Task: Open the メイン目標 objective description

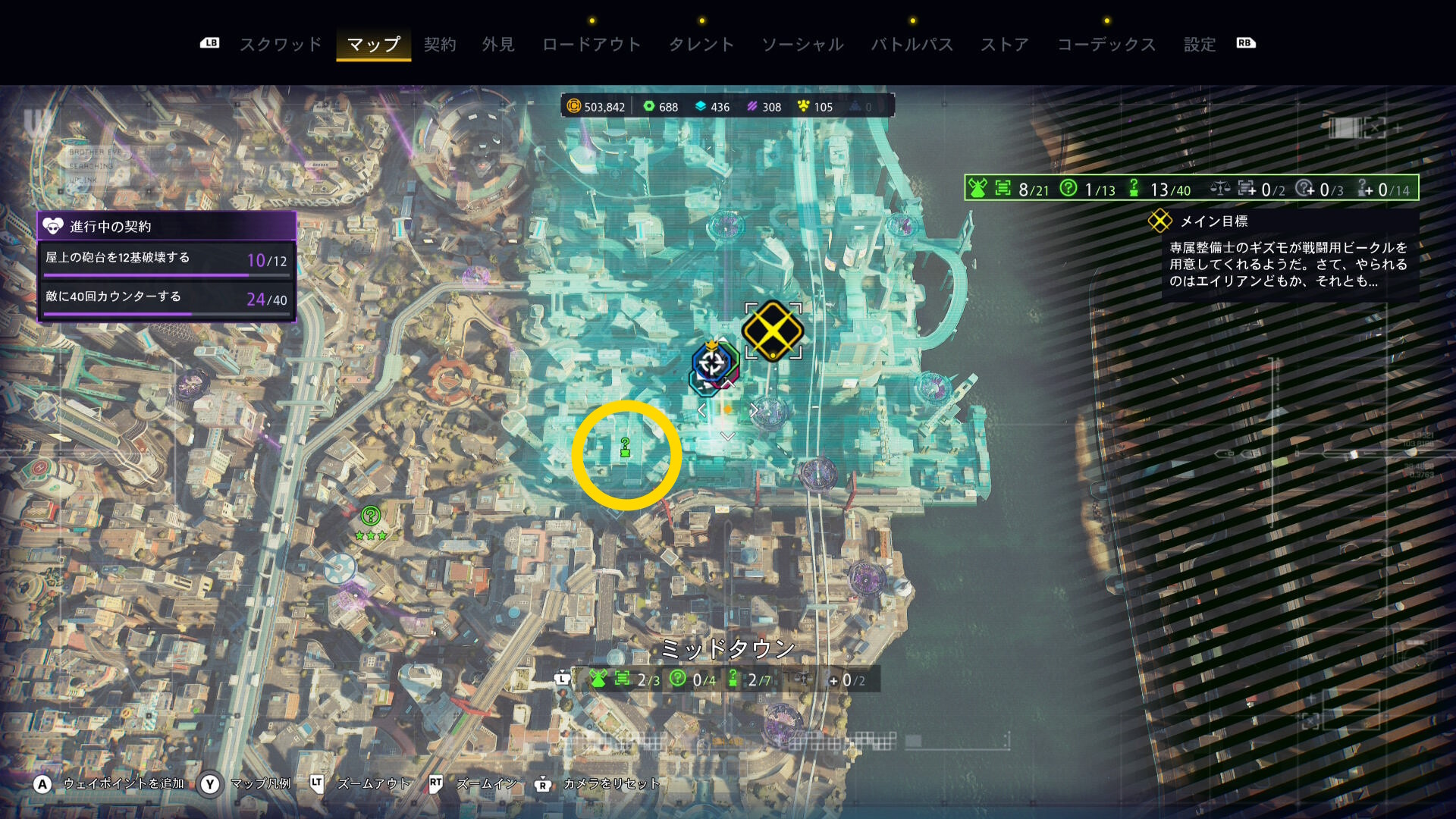Action: (1288, 264)
